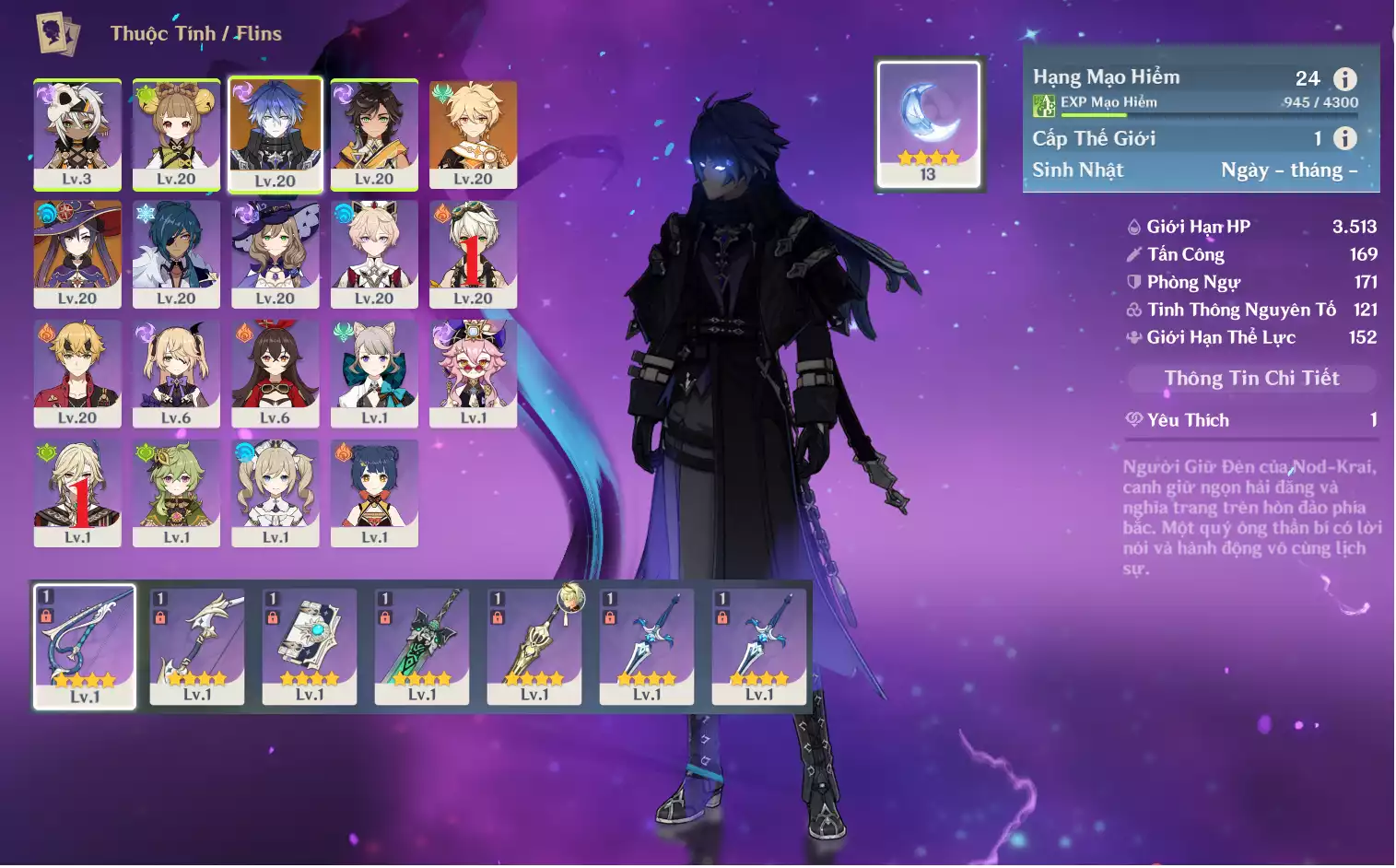
Task: Select the skull-masked Lv.3 character
Action: coord(77,135)
